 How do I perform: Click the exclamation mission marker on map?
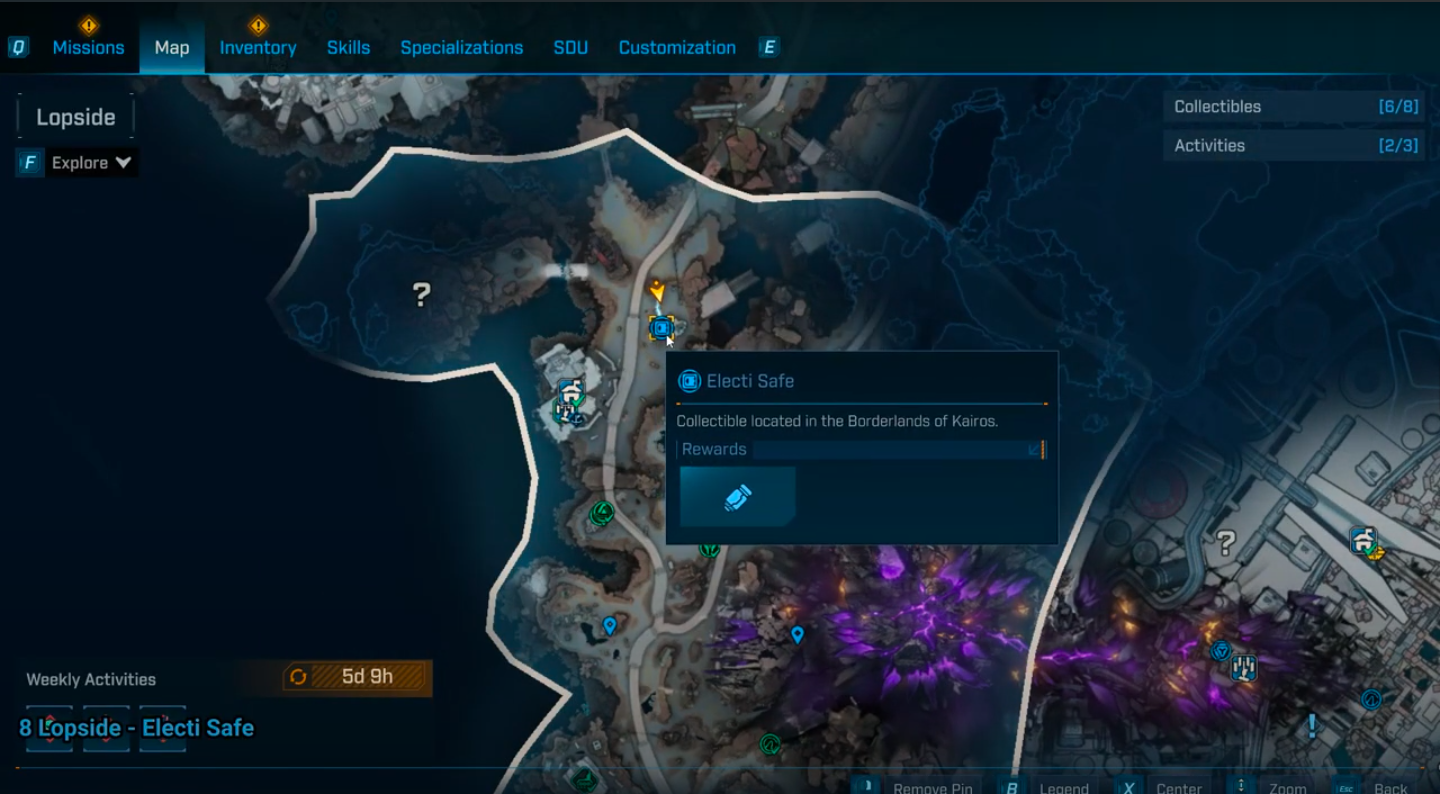(1312, 725)
